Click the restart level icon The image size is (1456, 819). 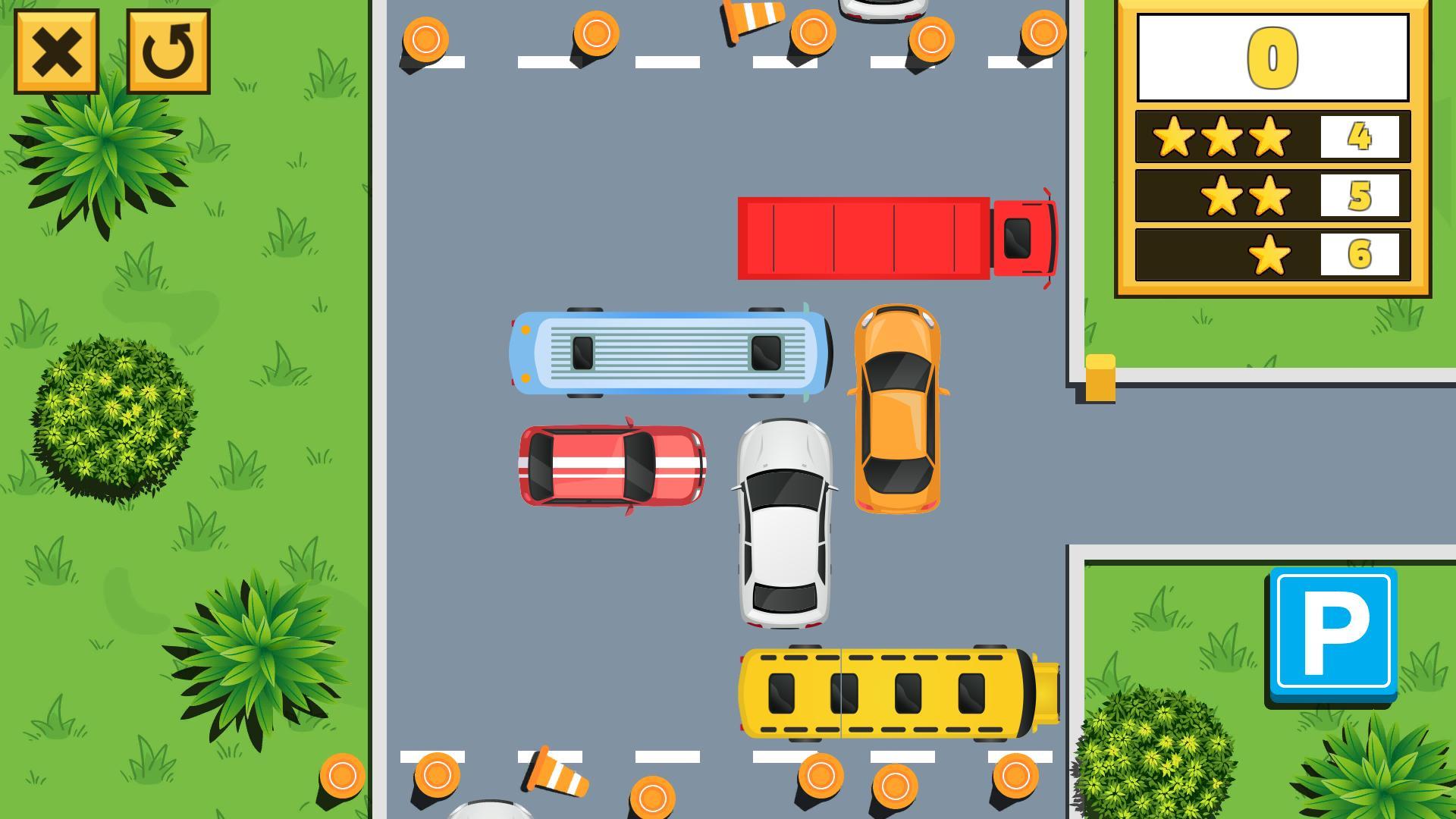pyautogui.click(x=170, y=52)
